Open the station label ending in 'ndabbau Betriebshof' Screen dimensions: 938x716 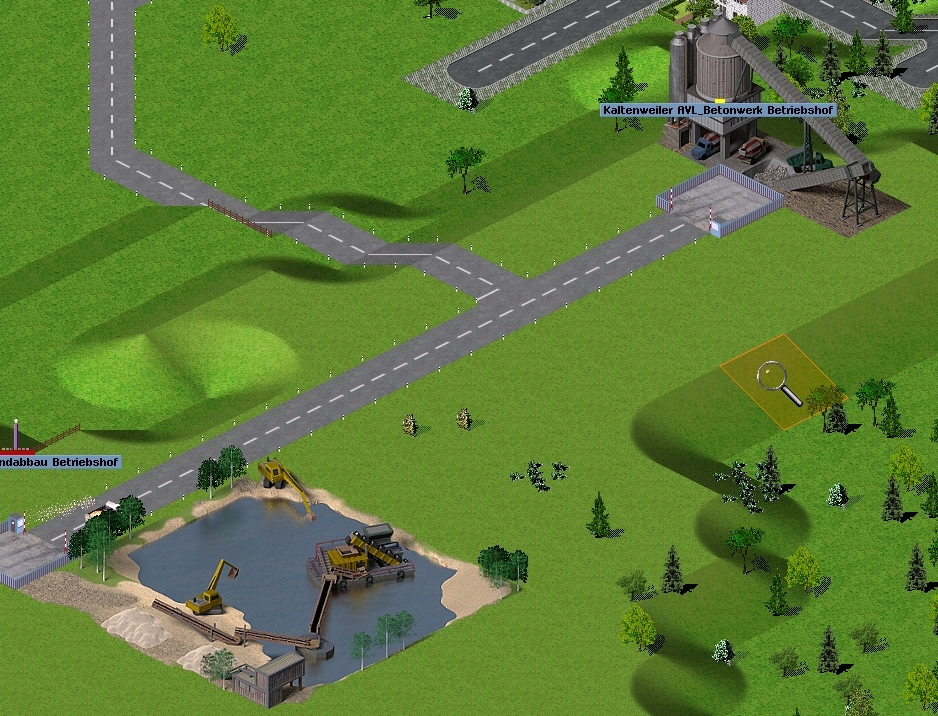click(x=59, y=463)
